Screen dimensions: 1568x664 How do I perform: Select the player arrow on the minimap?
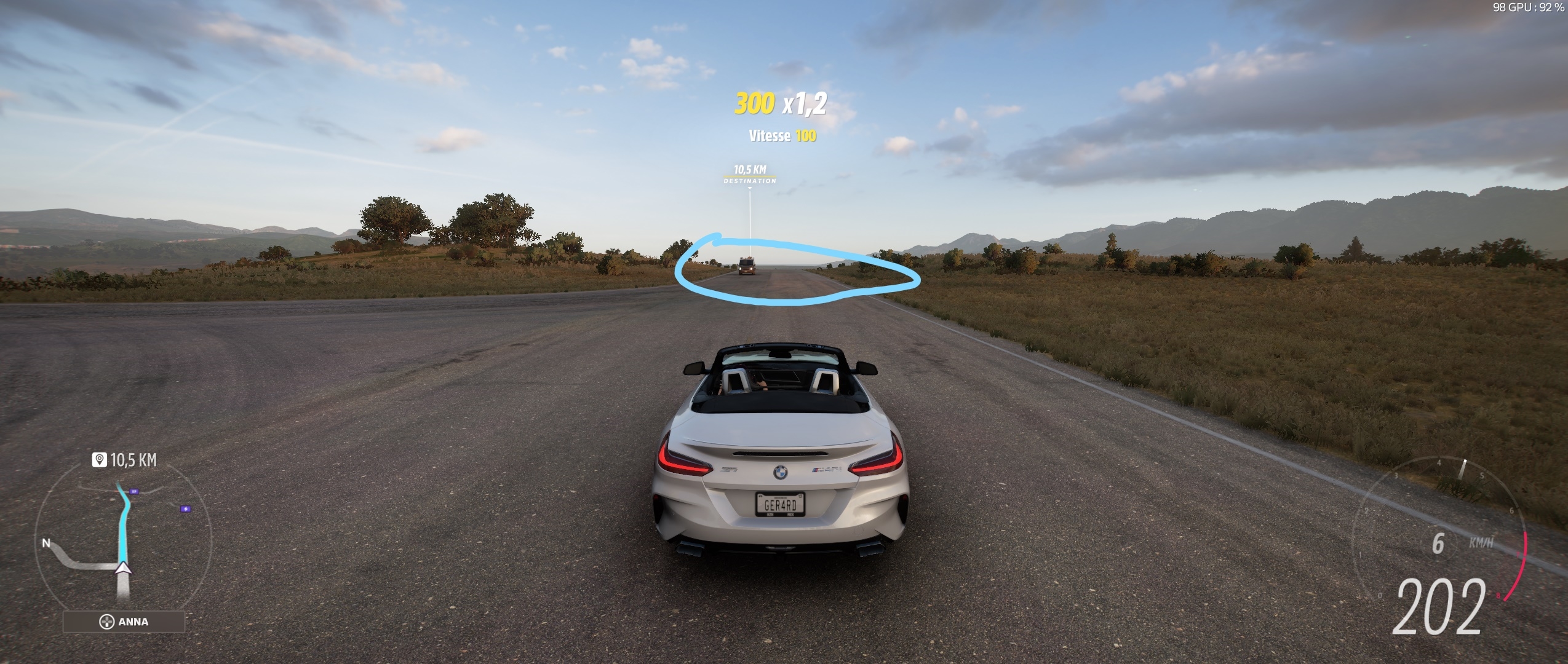pyautogui.click(x=124, y=567)
